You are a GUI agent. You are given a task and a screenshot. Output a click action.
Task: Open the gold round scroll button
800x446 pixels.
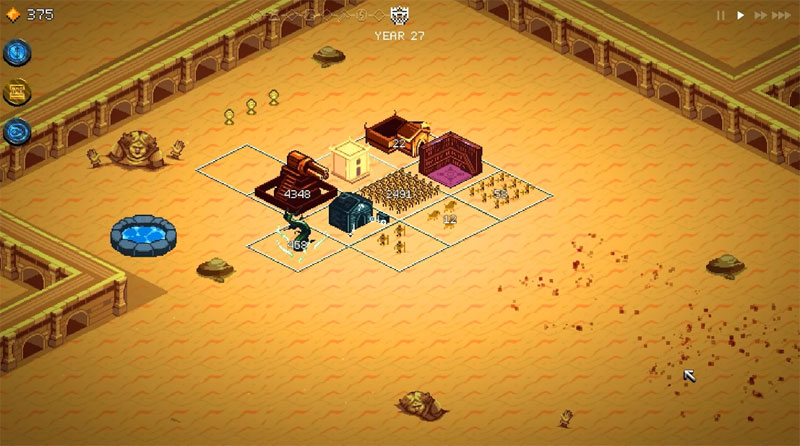tap(18, 92)
